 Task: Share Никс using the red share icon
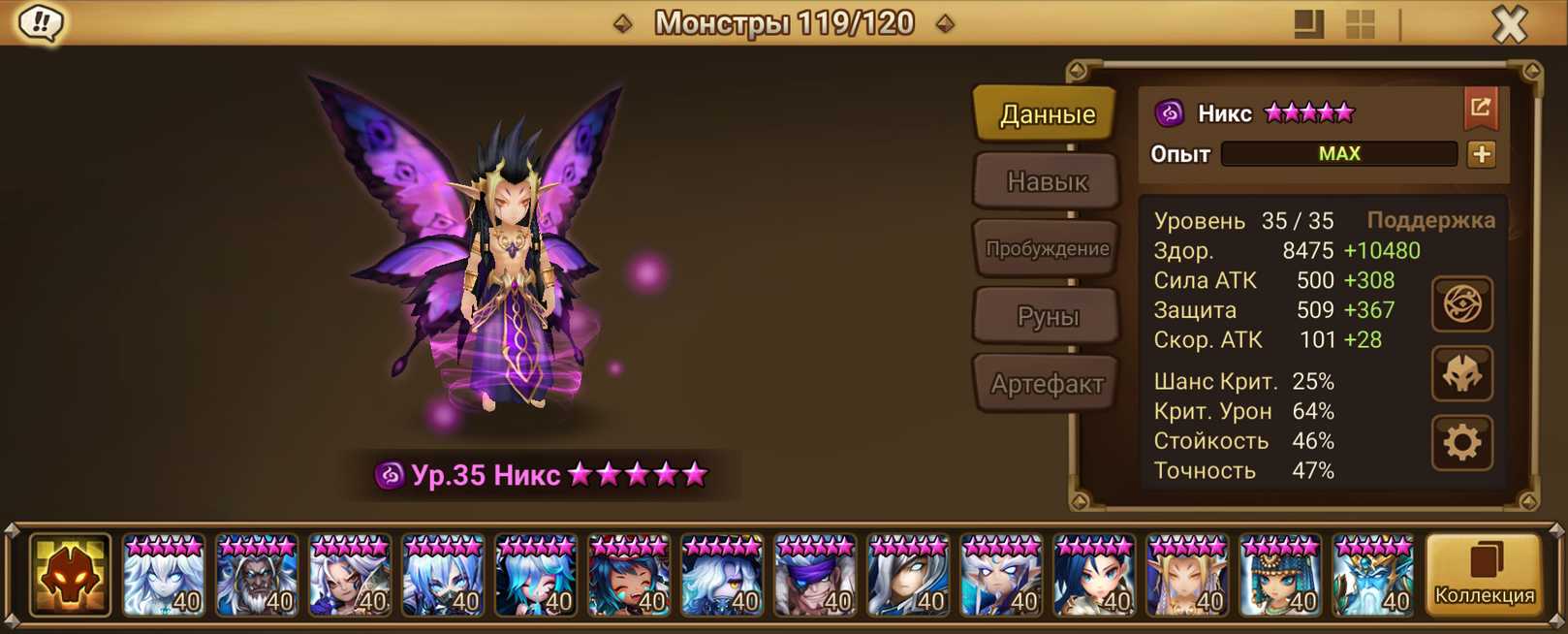[1480, 109]
